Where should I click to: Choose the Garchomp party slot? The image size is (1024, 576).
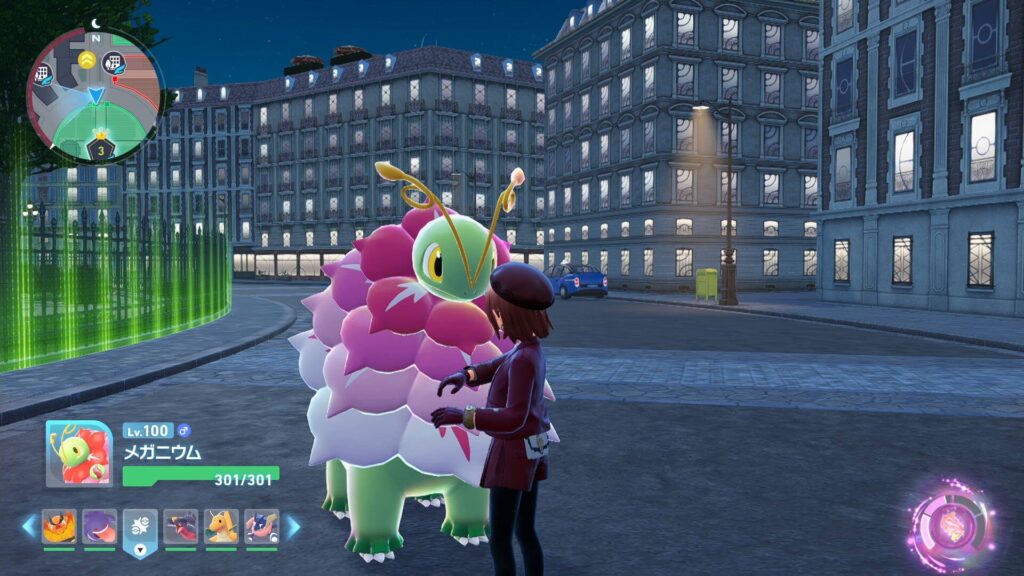[x=181, y=526]
